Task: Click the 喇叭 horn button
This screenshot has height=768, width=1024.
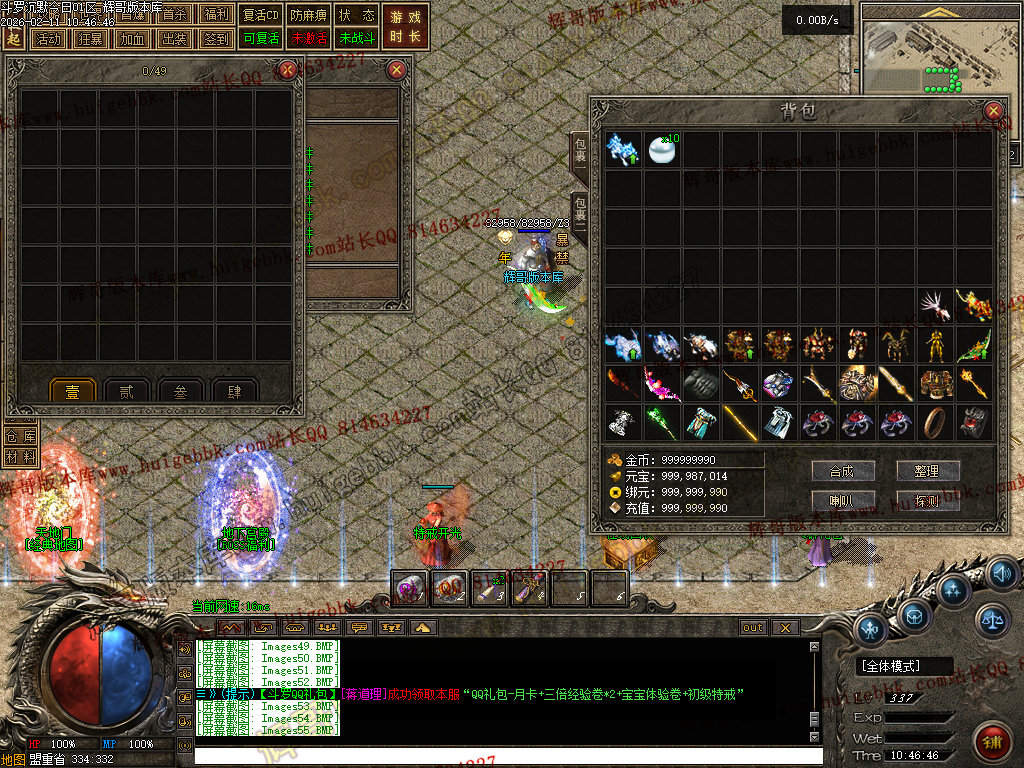Action: 844,500
